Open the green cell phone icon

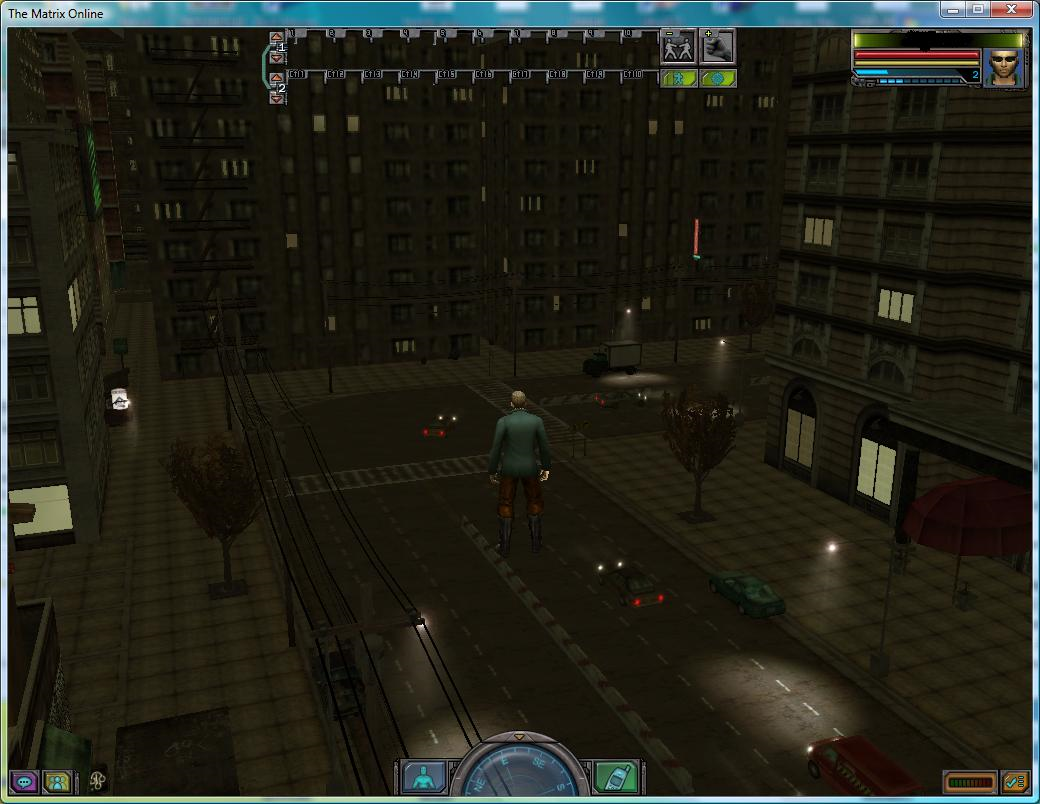click(x=616, y=777)
